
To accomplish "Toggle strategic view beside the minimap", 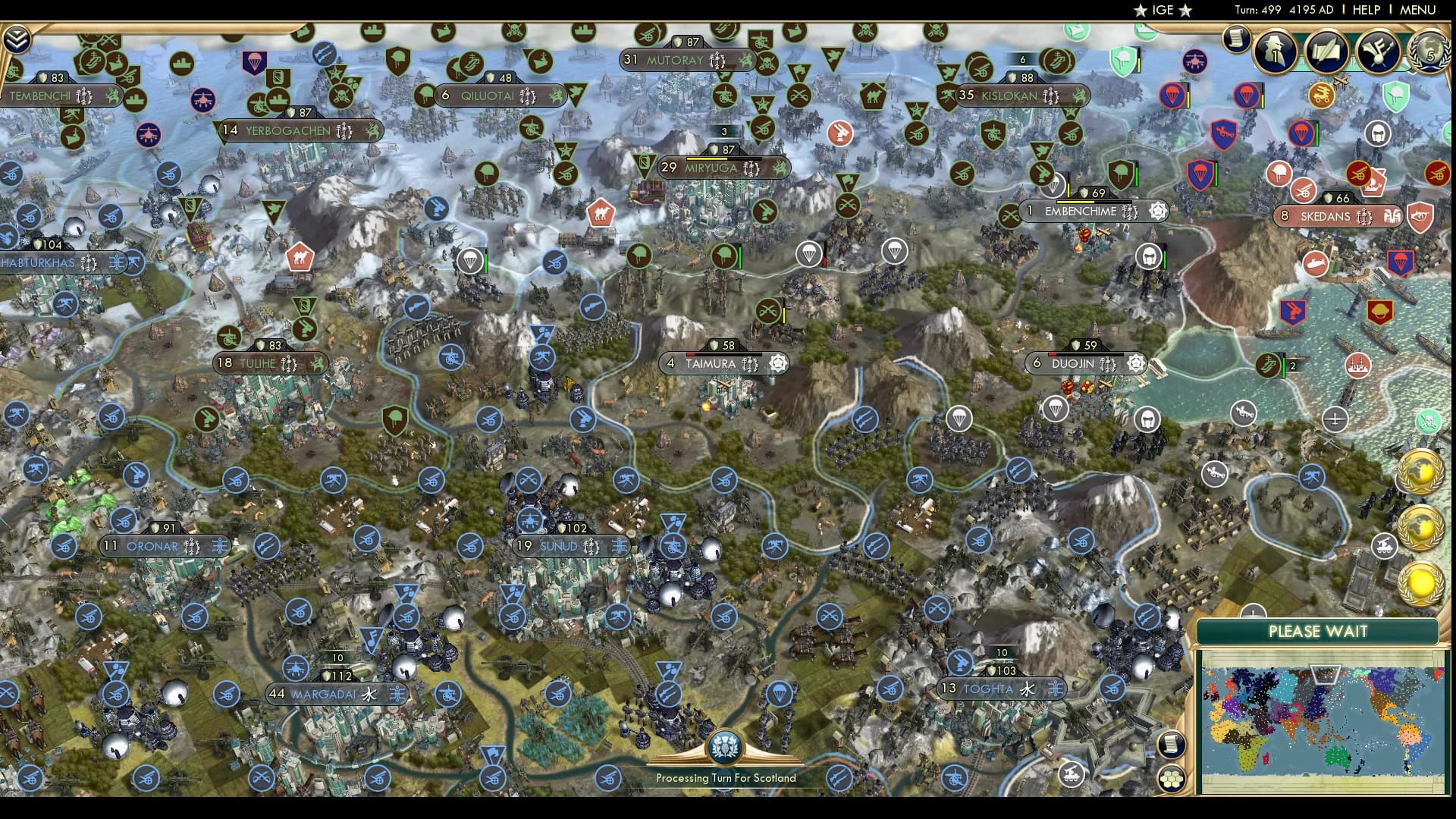I will tap(1171, 745).
